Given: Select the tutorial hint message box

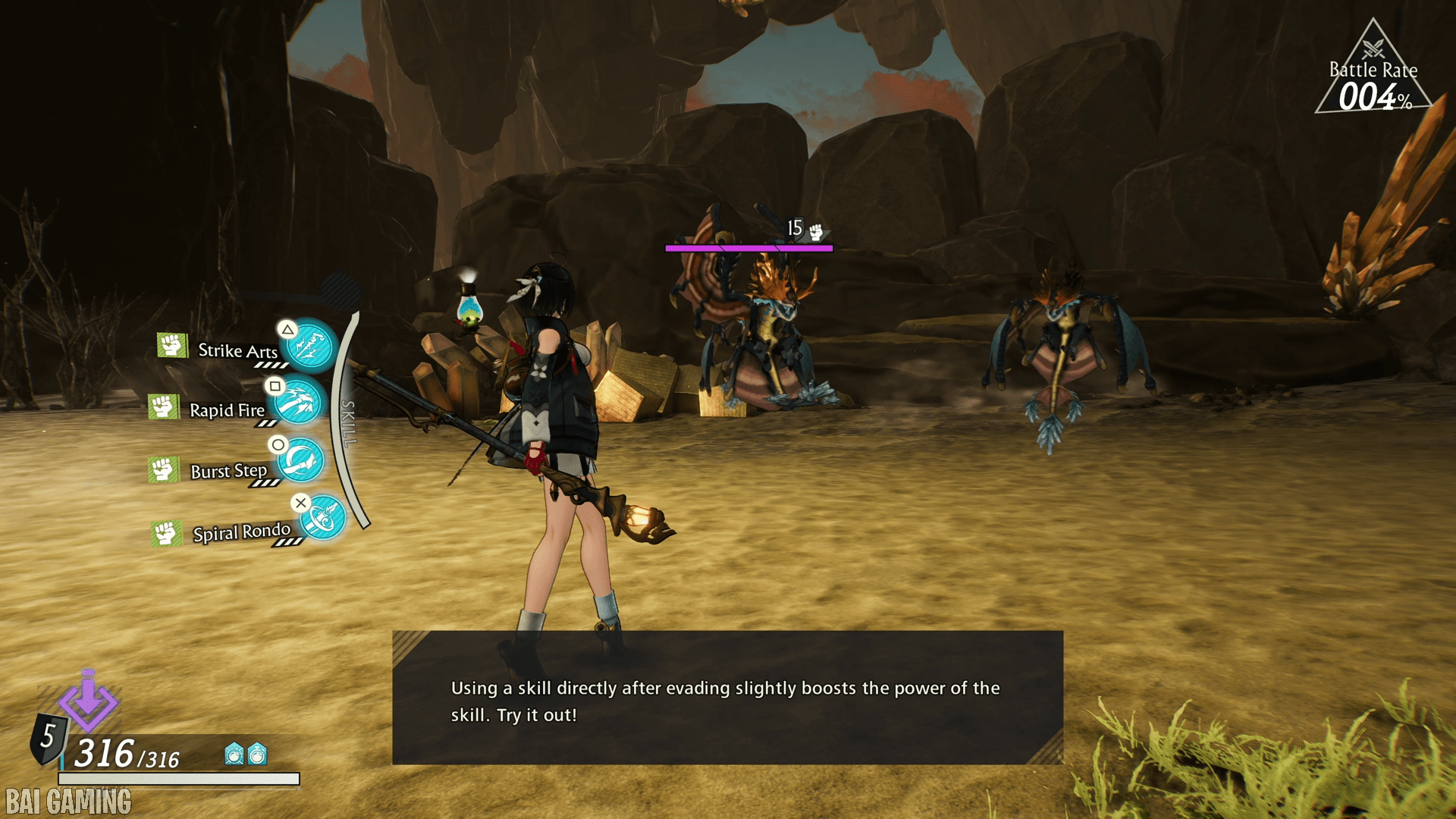Looking at the screenshot, I should (727, 698).
